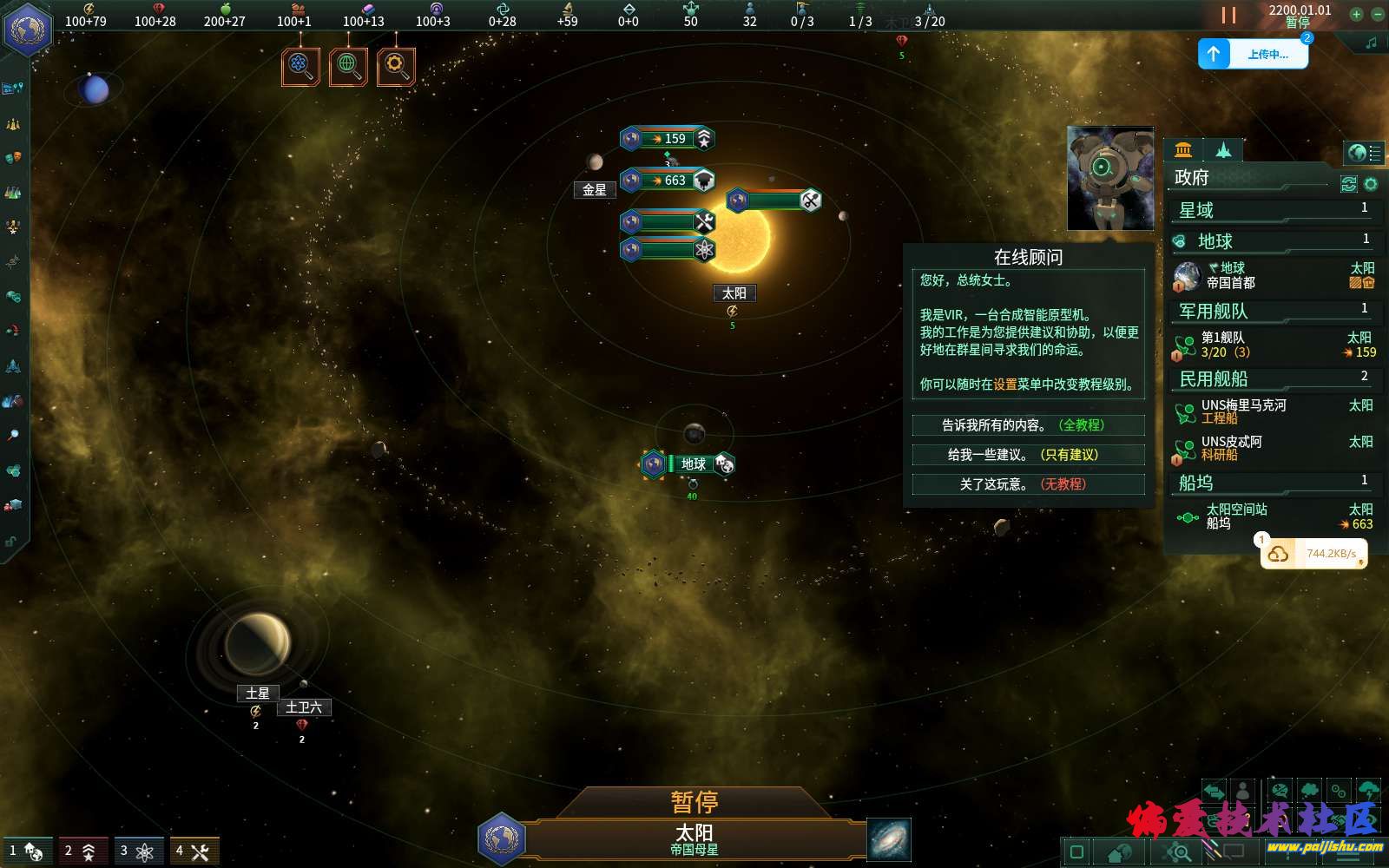Select the tips-only advice option (只有建议)
Screen dimensions: 1389x868
pos(1028,455)
